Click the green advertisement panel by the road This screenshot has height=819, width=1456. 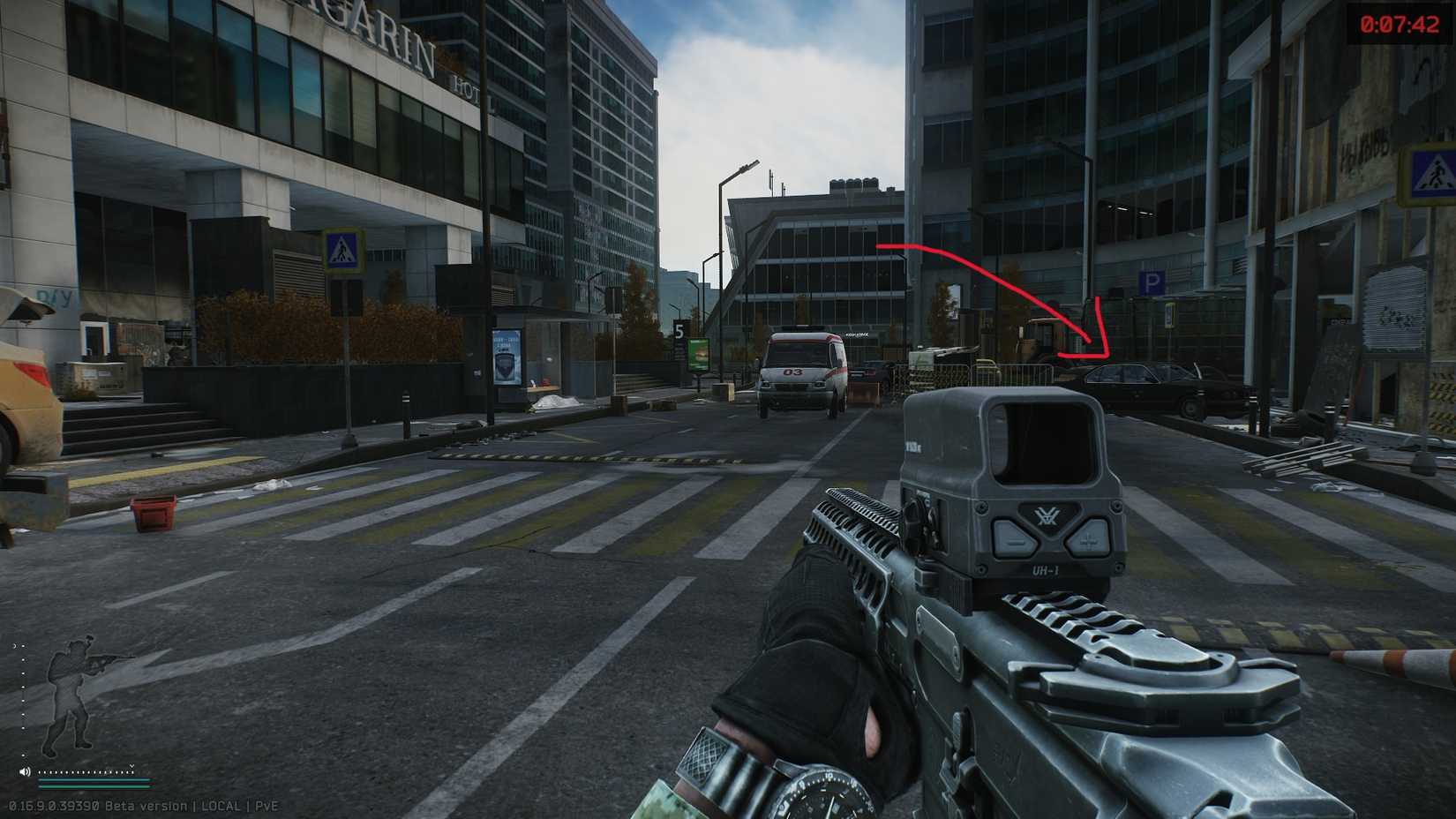700,354
